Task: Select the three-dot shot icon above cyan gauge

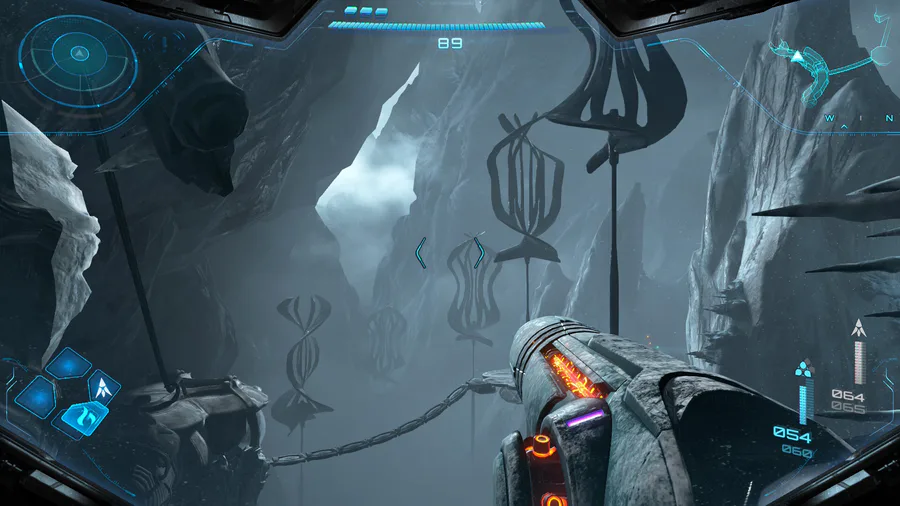Action: click(802, 368)
